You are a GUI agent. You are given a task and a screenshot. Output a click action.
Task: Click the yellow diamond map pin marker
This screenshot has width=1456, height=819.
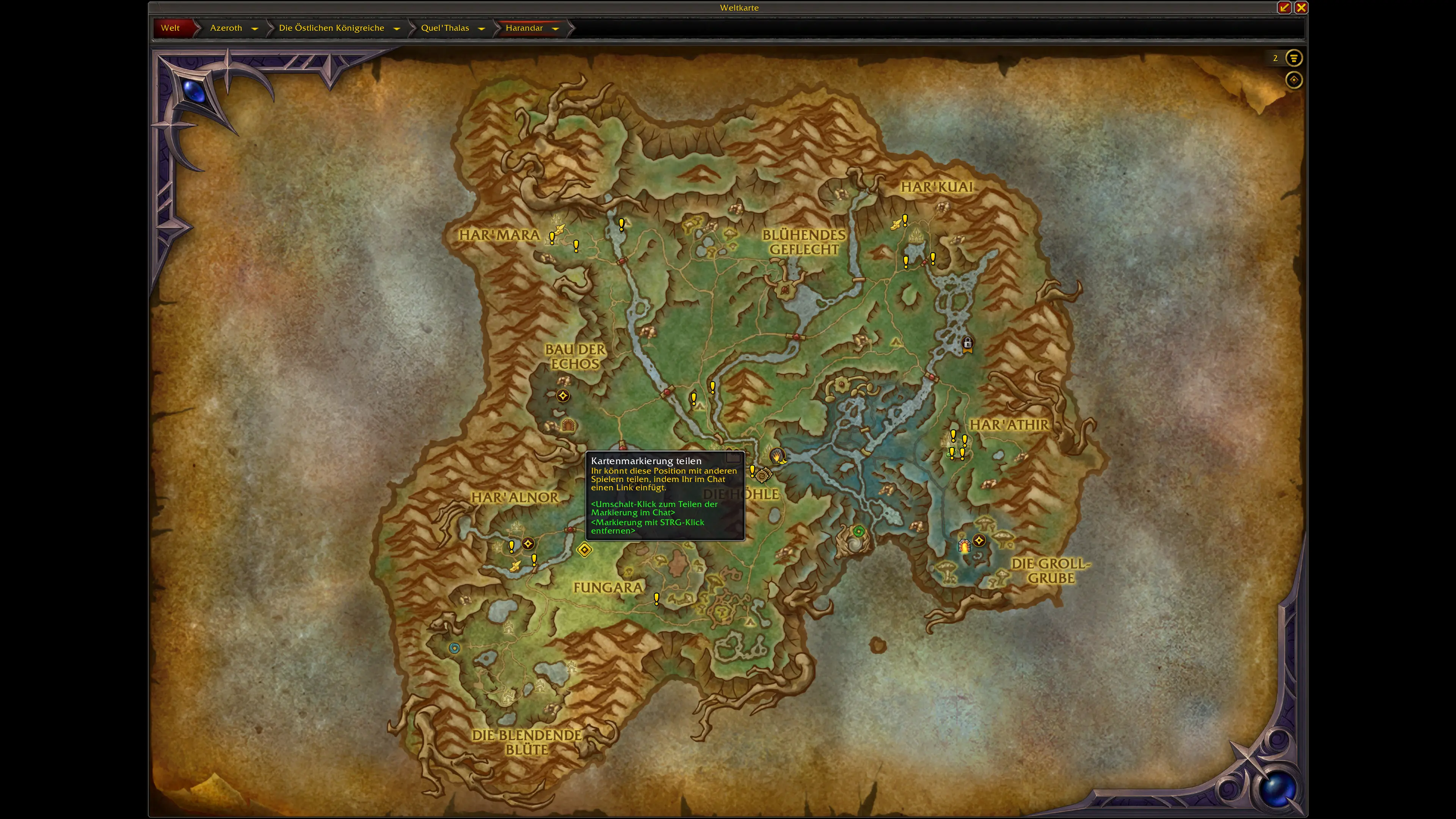(584, 549)
